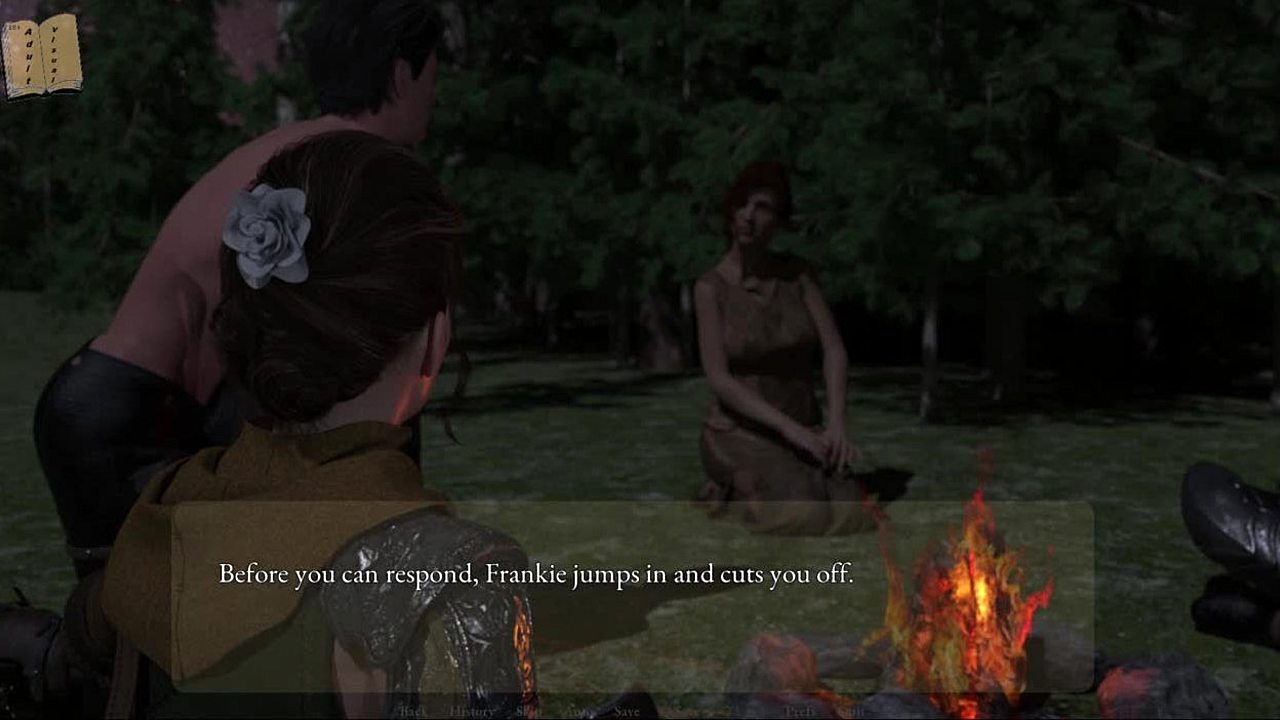Toggle Skip mode in quick menu
This screenshot has height=720, width=1280.
click(x=528, y=711)
